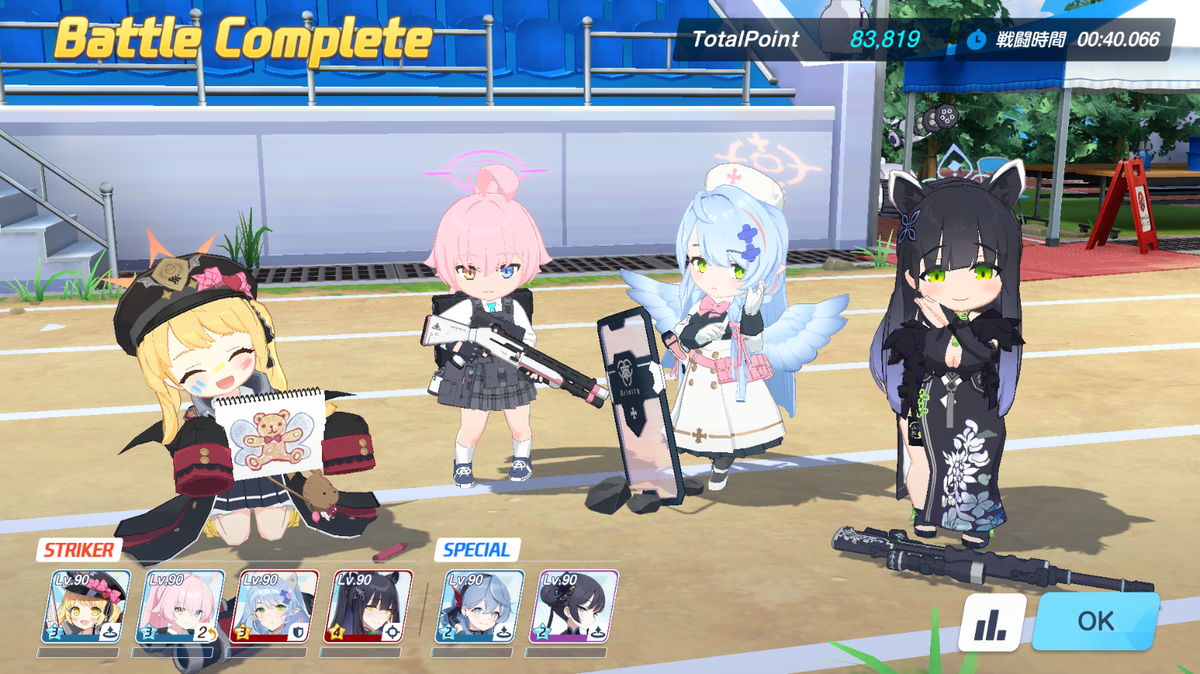Viewport: 1200px width, 674px height.
Task: Select the blue-haired special student portrait
Action: pos(480,606)
